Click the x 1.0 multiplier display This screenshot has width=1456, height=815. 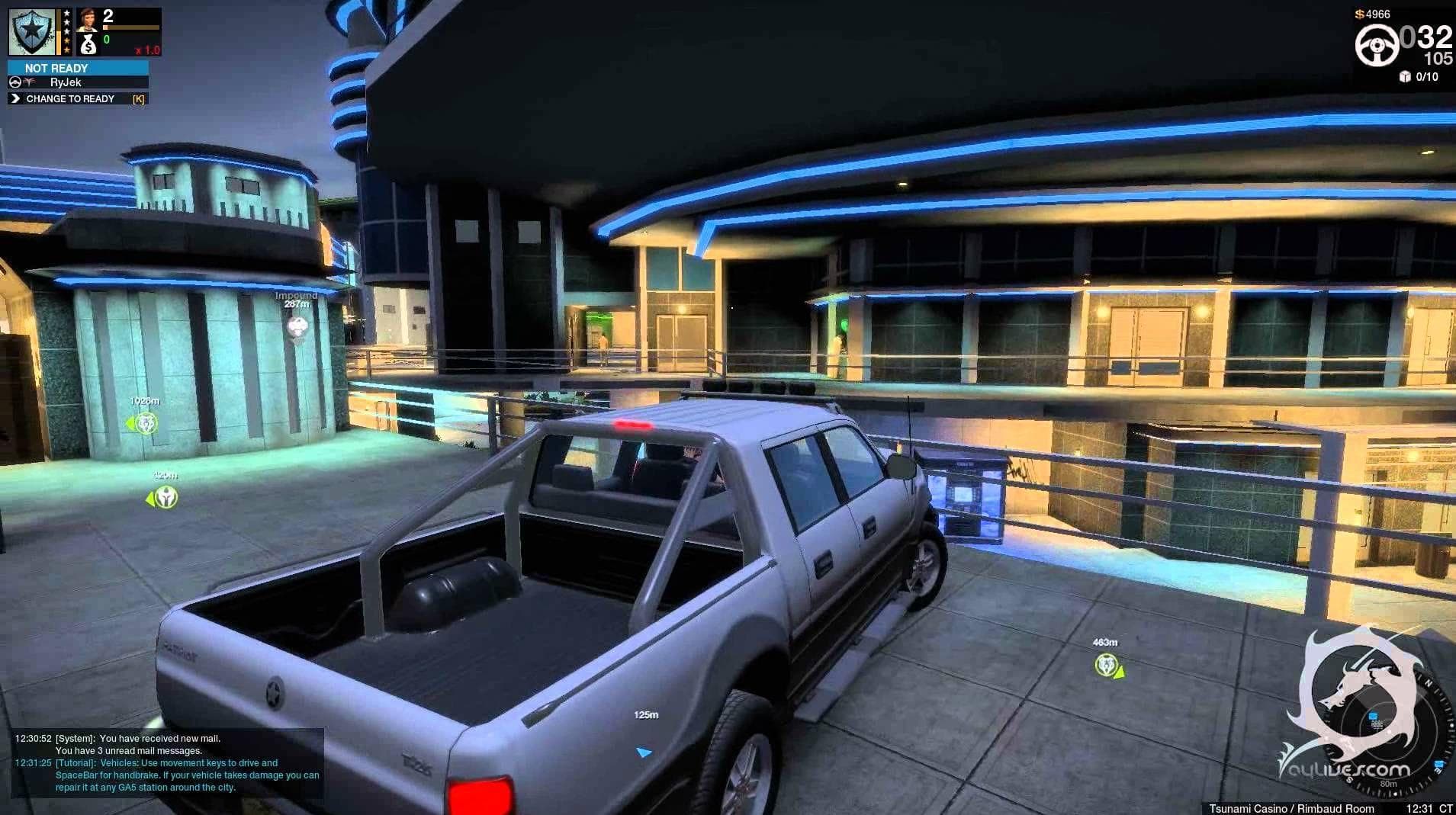coord(148,52)
